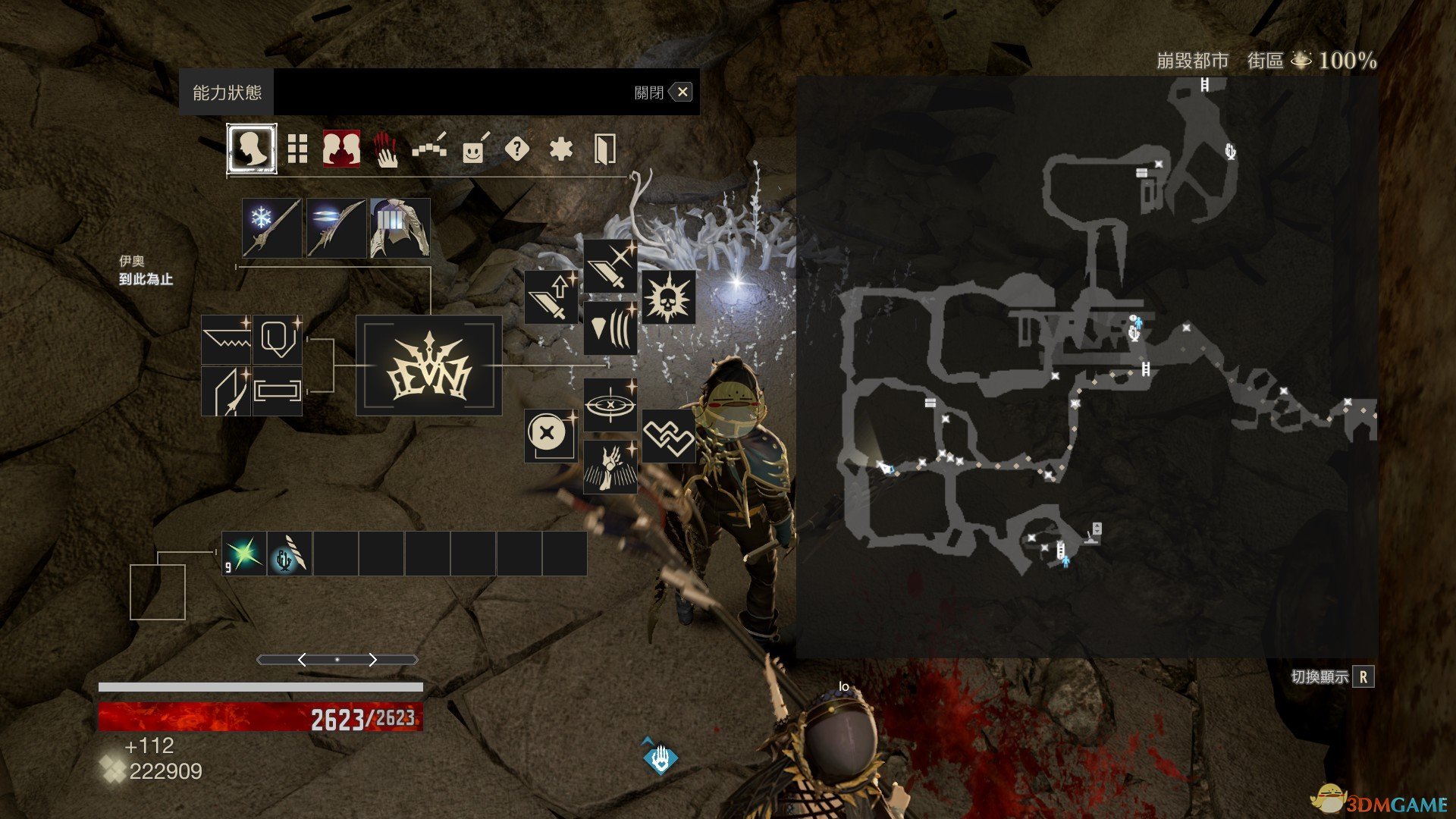
Task: Select the smiley face emote tab
Action: [x=474, y=149]
